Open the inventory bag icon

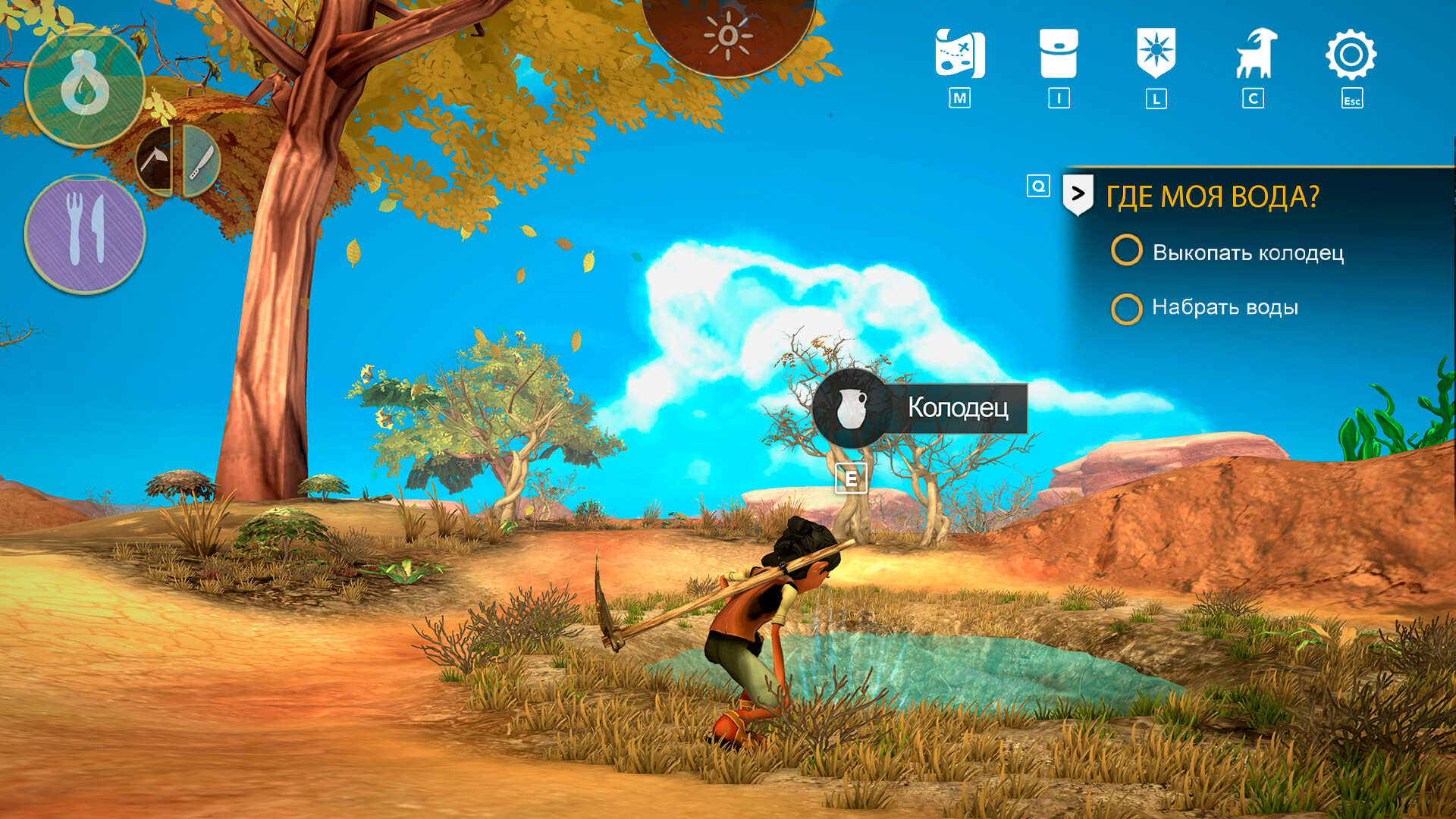point(1059,52)
